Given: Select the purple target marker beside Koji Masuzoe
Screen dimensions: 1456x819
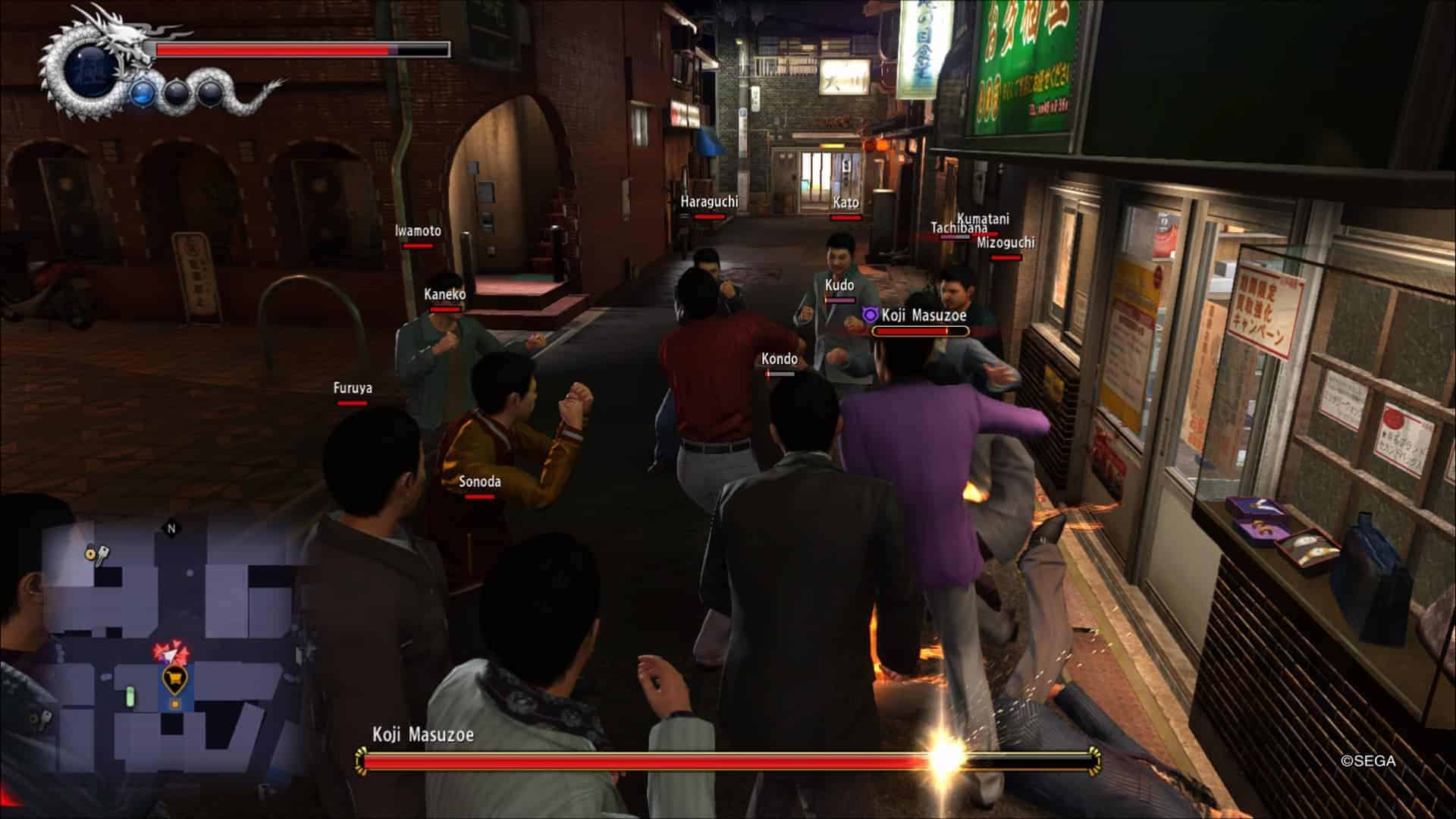Looking at the screenshot, I should 871,315.
